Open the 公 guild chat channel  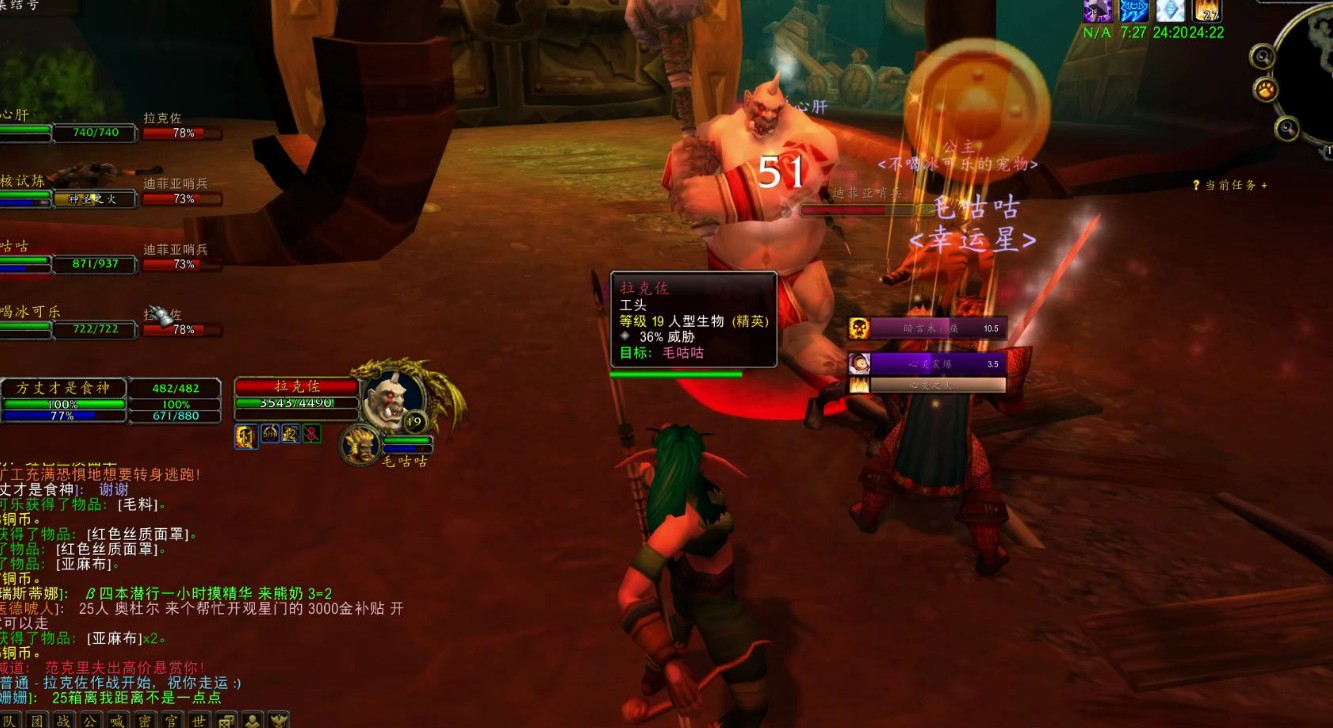tap(91, 720)
